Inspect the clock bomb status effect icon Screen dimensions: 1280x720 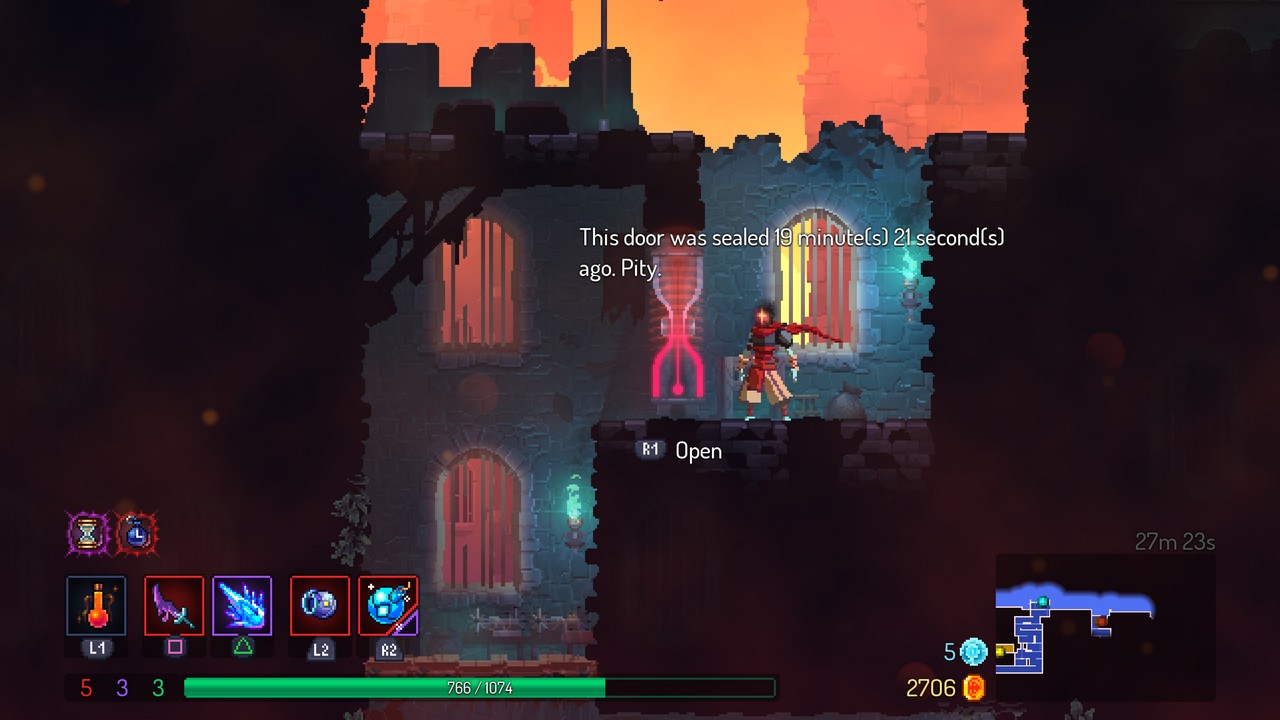click(x=137, y=533)
